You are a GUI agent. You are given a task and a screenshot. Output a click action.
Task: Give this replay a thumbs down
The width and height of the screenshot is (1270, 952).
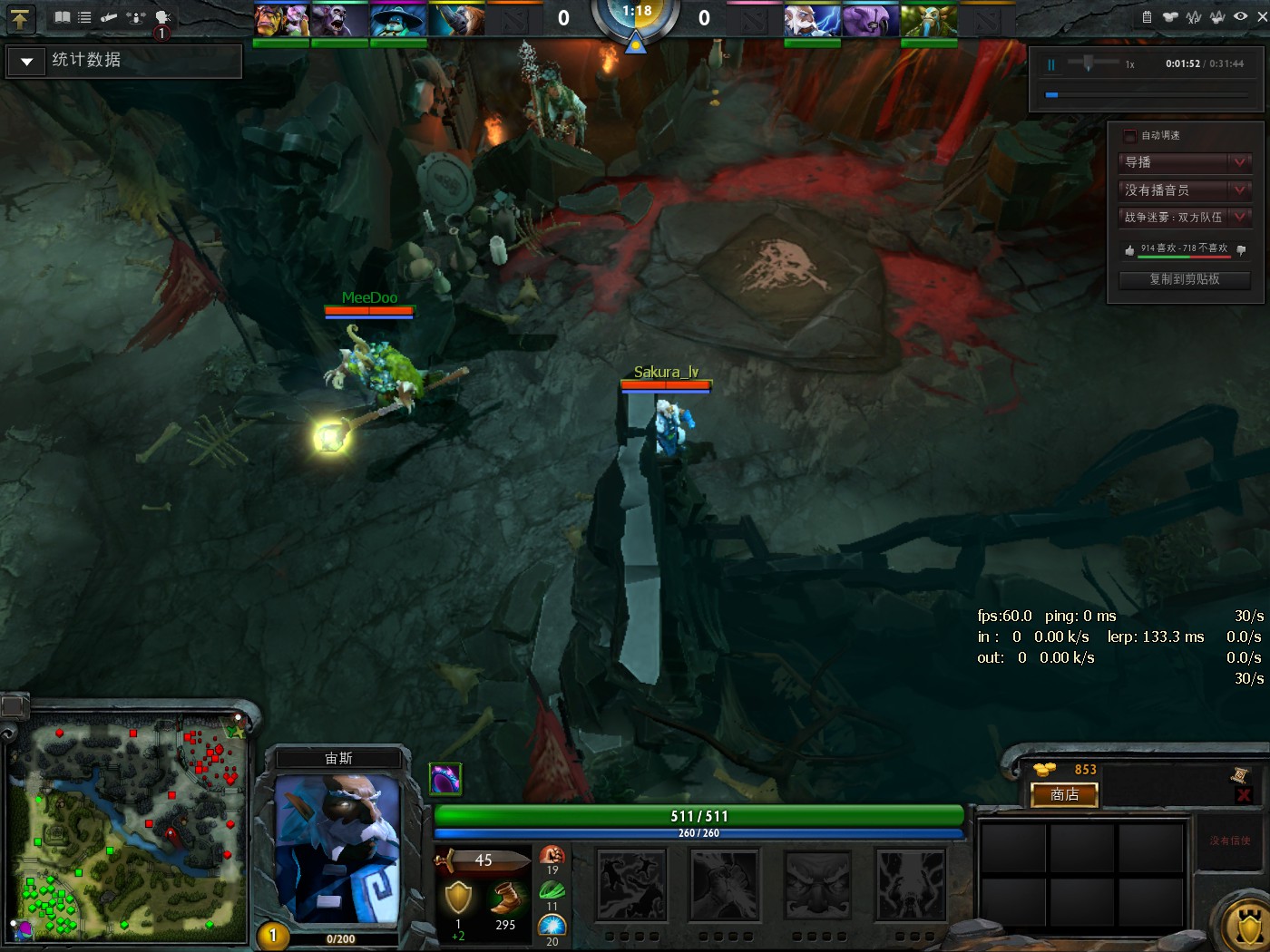coord(1240,249)
